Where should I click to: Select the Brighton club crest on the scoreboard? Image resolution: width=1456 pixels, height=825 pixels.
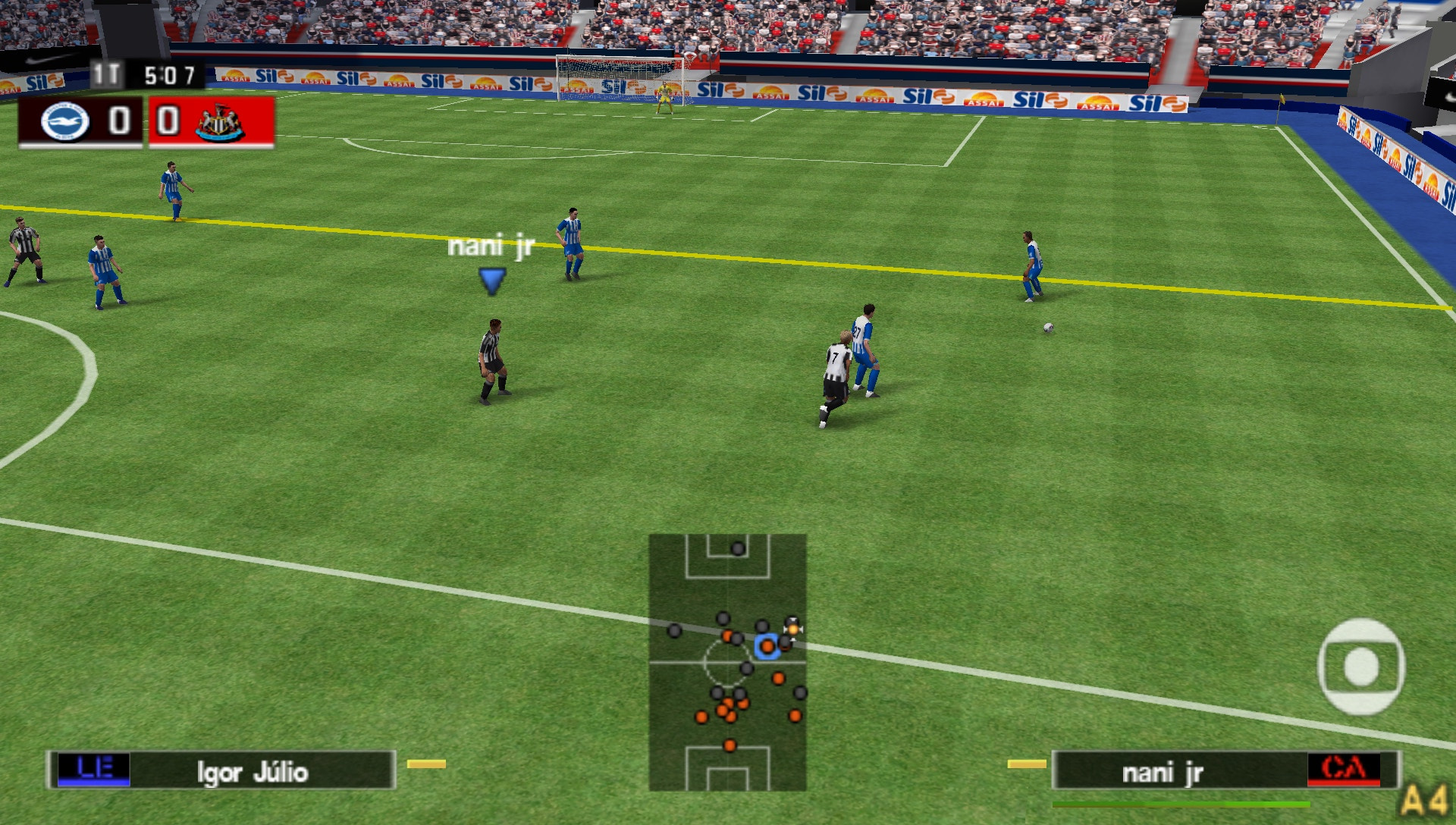click(x=64, y=121)
